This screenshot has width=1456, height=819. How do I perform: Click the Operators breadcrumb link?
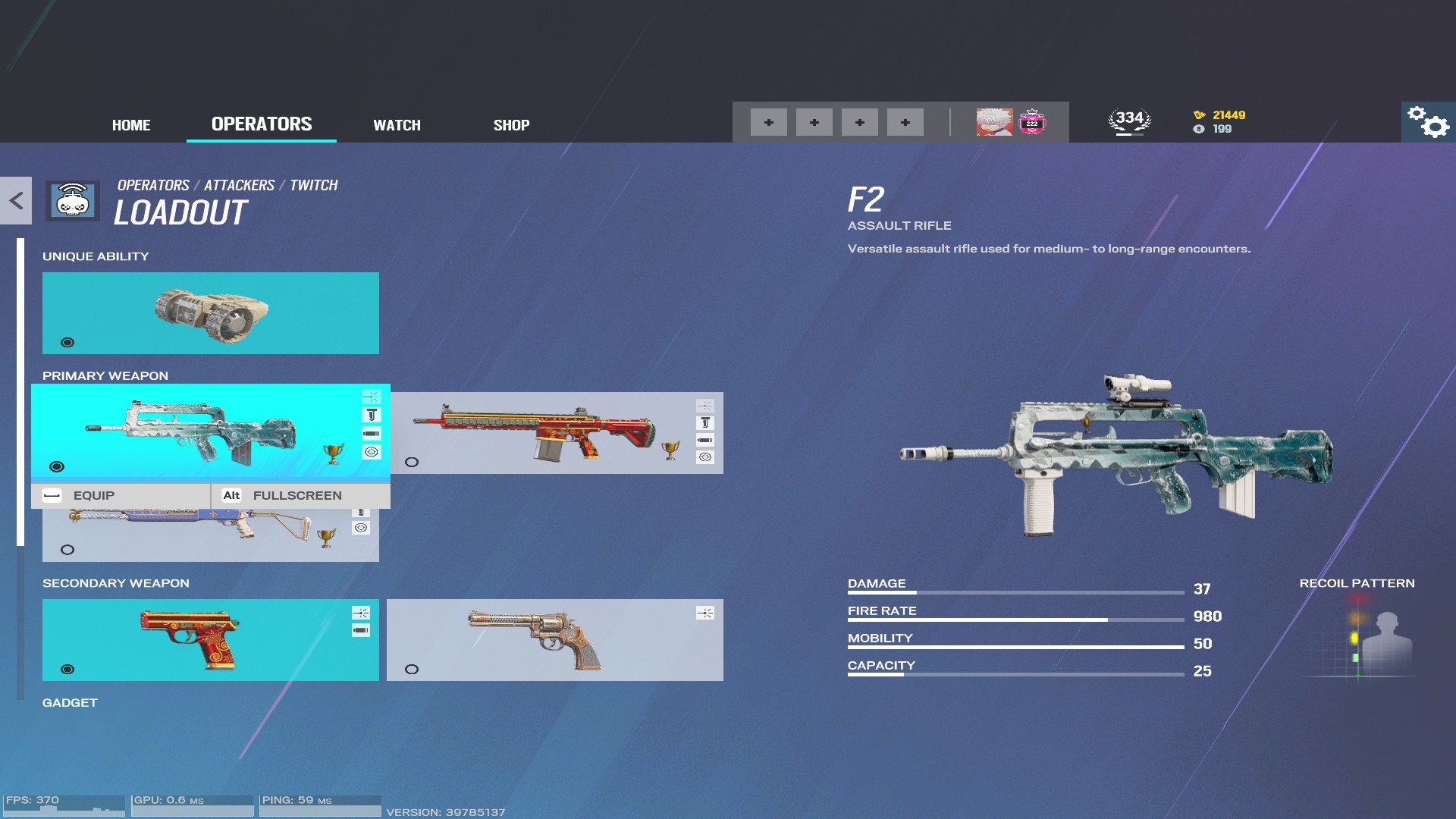click(152, 184)
